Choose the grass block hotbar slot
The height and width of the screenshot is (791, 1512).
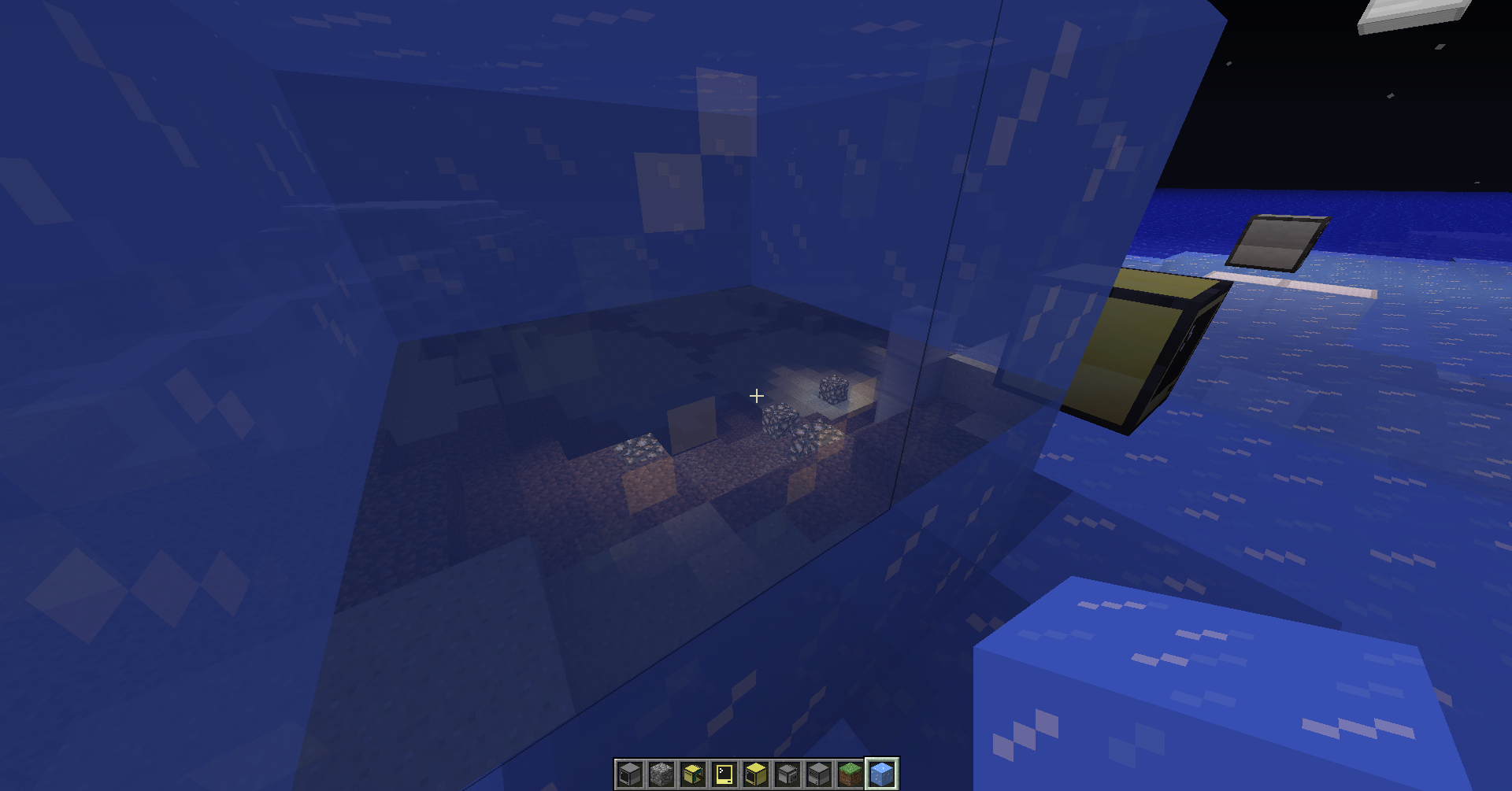850,774
